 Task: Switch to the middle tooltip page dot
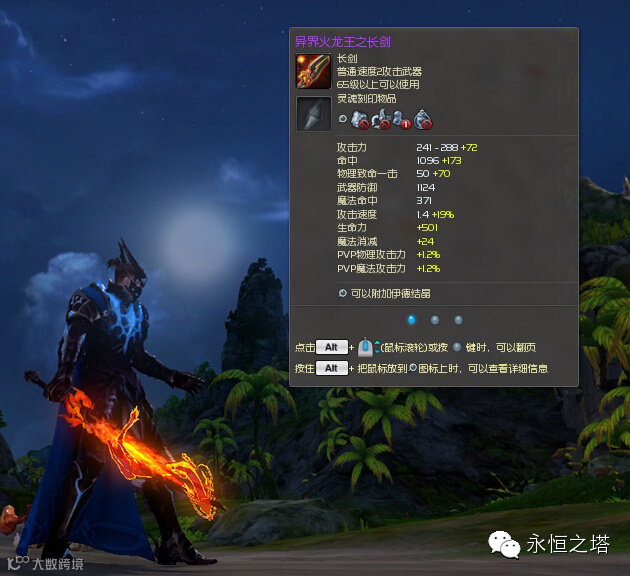tap(434, 320)
